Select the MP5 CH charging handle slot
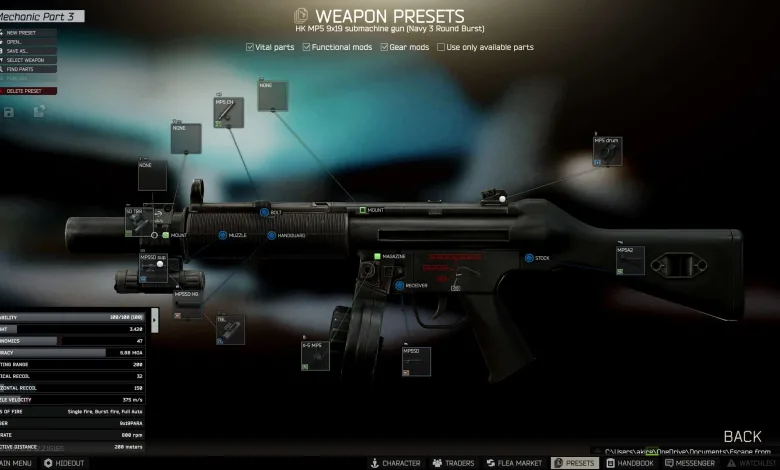 [228, 112]
